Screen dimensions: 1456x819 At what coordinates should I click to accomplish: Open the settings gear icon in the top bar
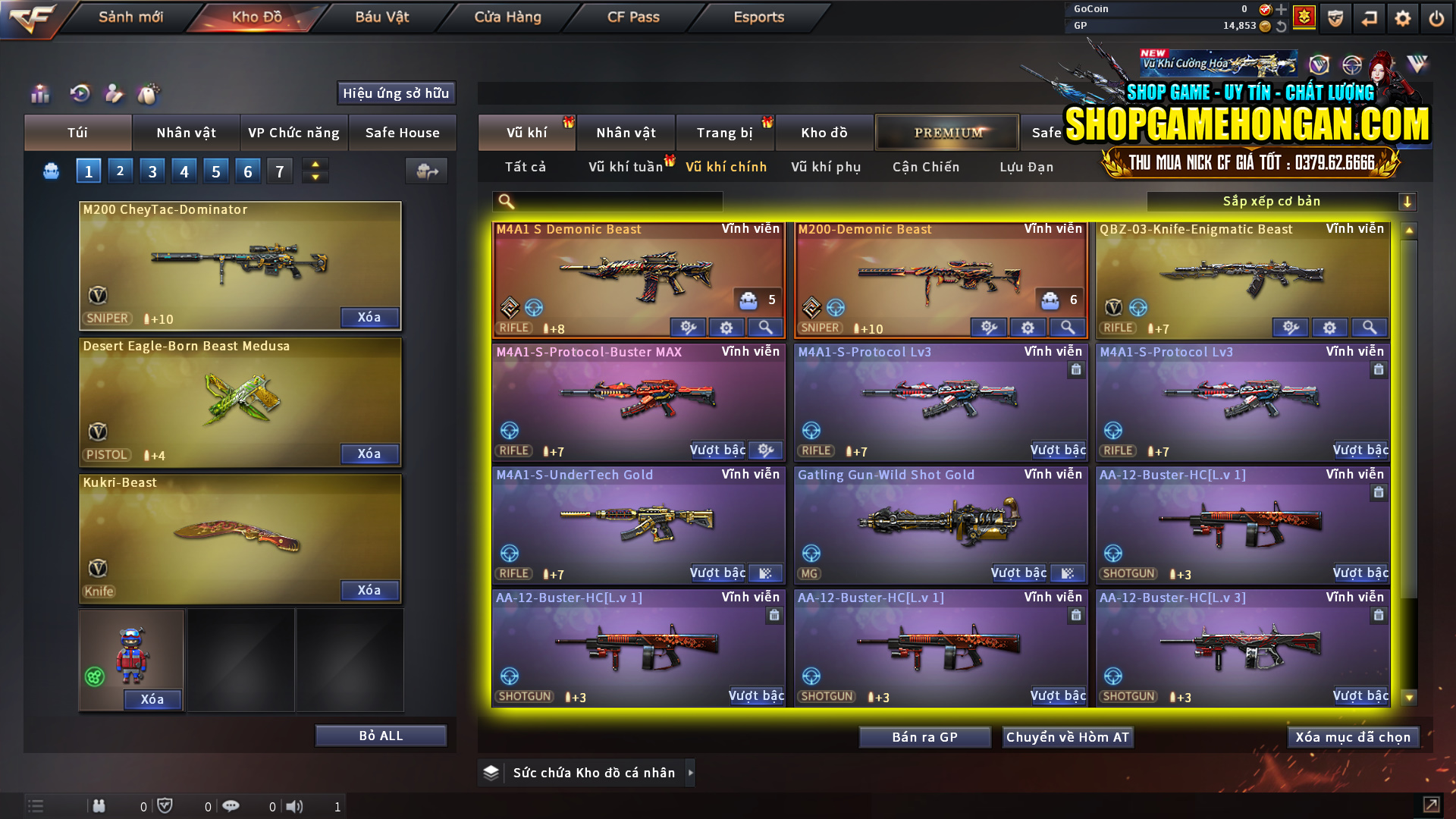coord(1402,17)
